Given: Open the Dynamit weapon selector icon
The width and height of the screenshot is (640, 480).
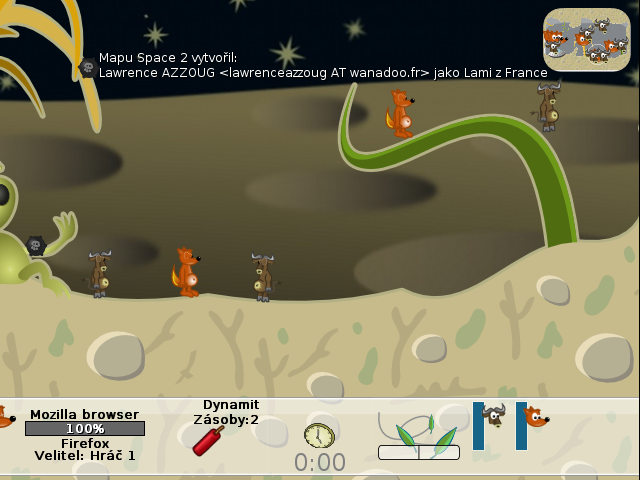Looking at the screenshot, I should (208, 441).
